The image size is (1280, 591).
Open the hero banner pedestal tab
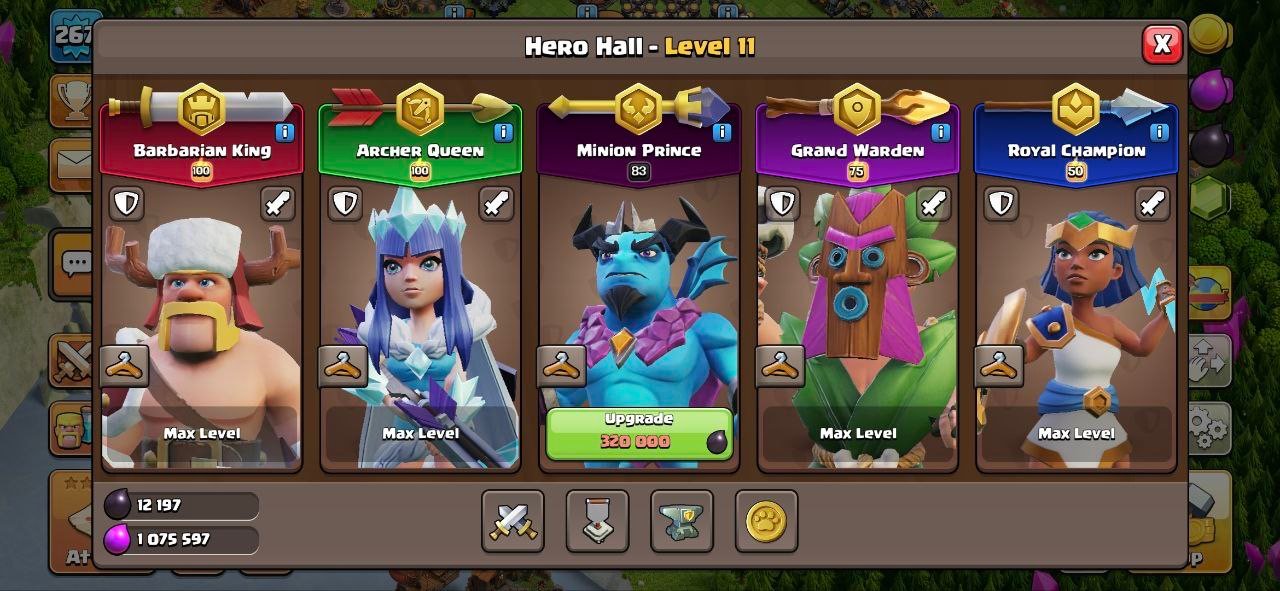[597, 521]
